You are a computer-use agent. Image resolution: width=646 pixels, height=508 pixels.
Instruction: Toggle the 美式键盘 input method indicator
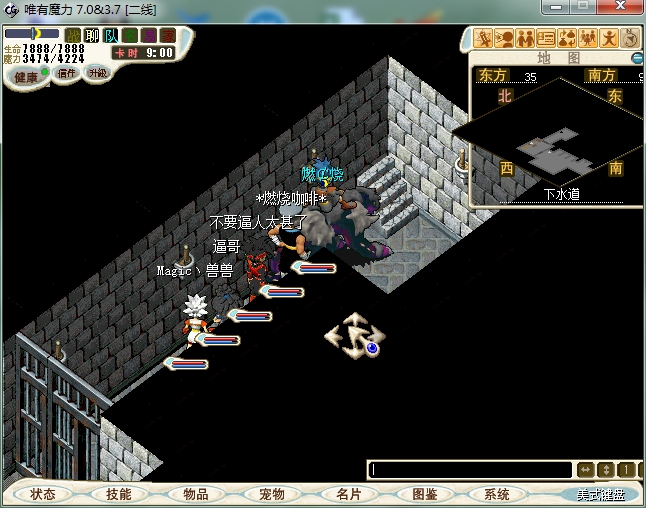[598, 494]
